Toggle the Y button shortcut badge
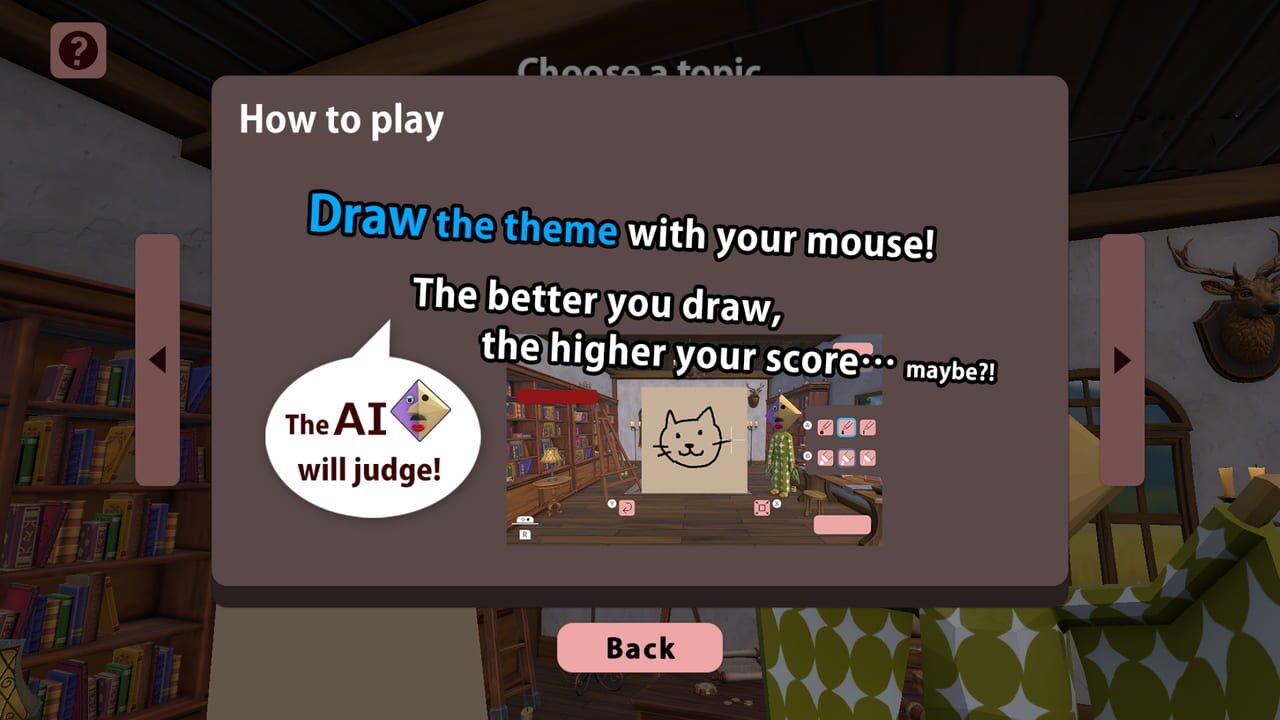1280x720 pixels. [611, 503]
